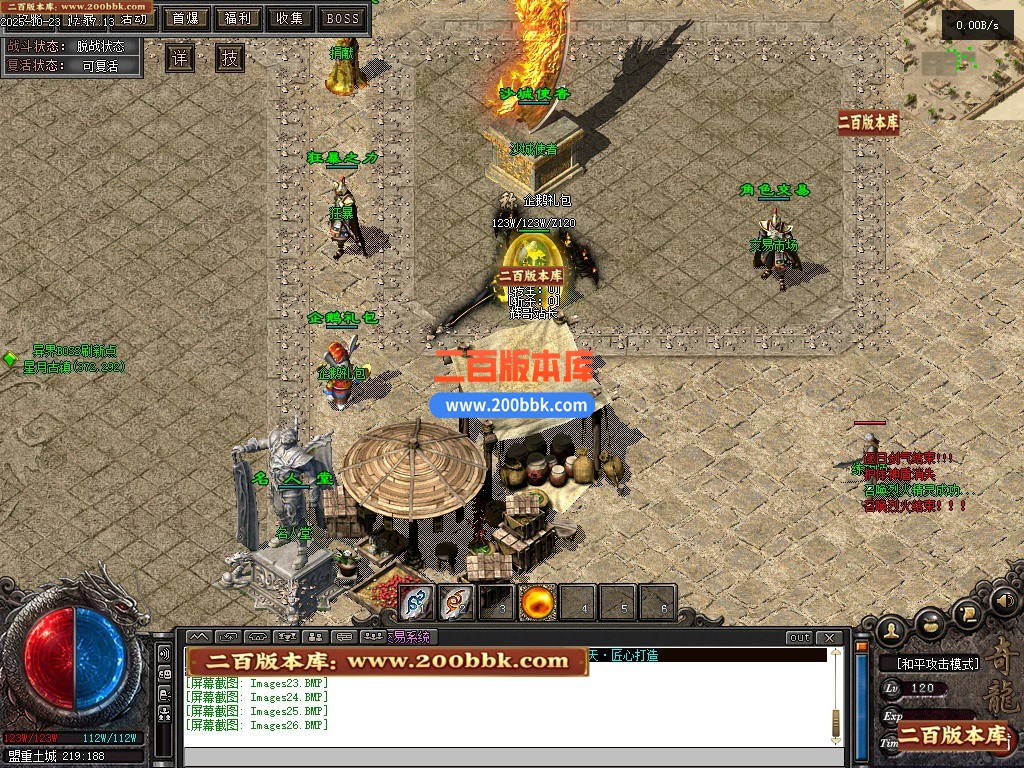1024x768 pixels.
Task: Open the 收集 collection panel
Action: coord(290,19)
